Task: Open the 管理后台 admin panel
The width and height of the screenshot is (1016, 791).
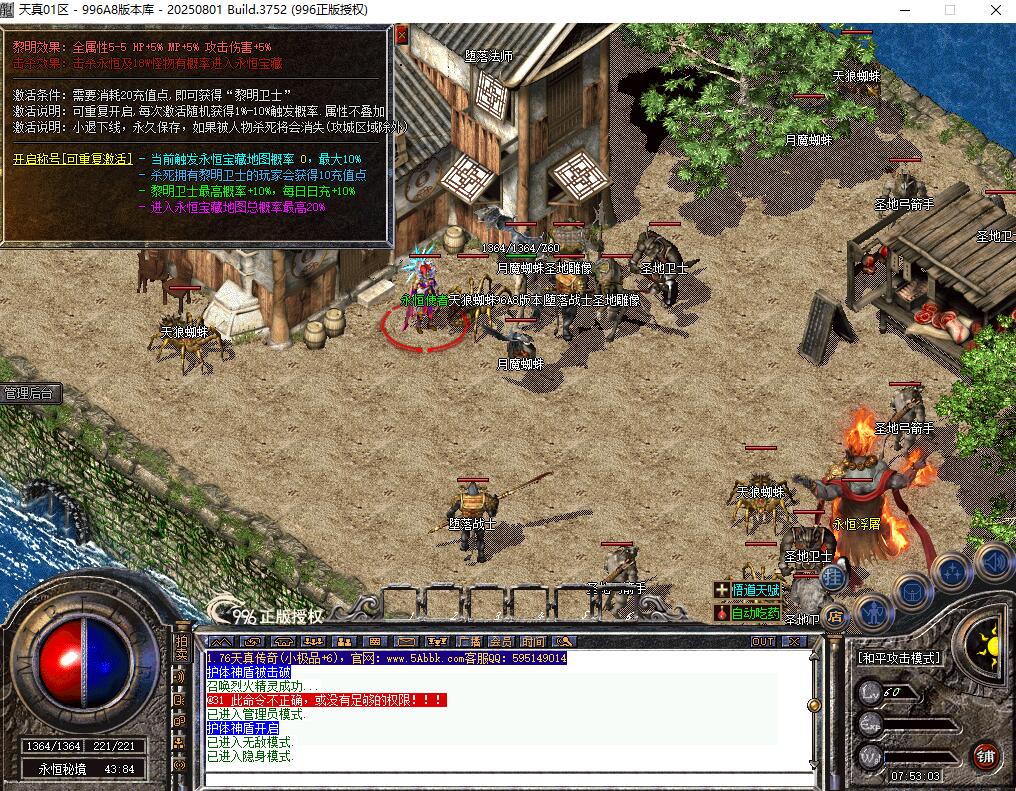Action: click(x=31, y=394)
